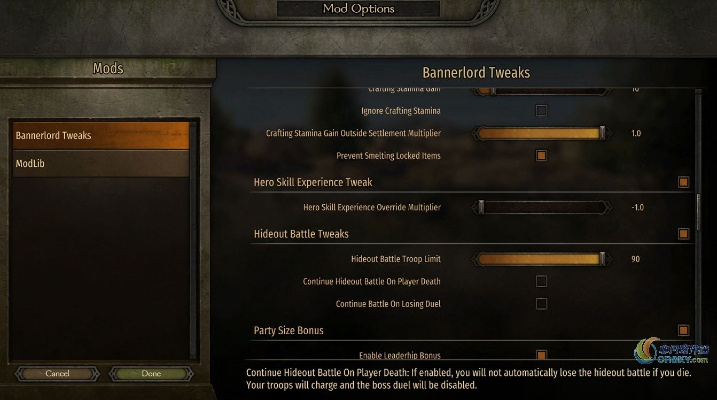Toggle Prevent Smelting Locked Items checkbox
This screenshot has width=717, height=400.
[x=542, y=156]
